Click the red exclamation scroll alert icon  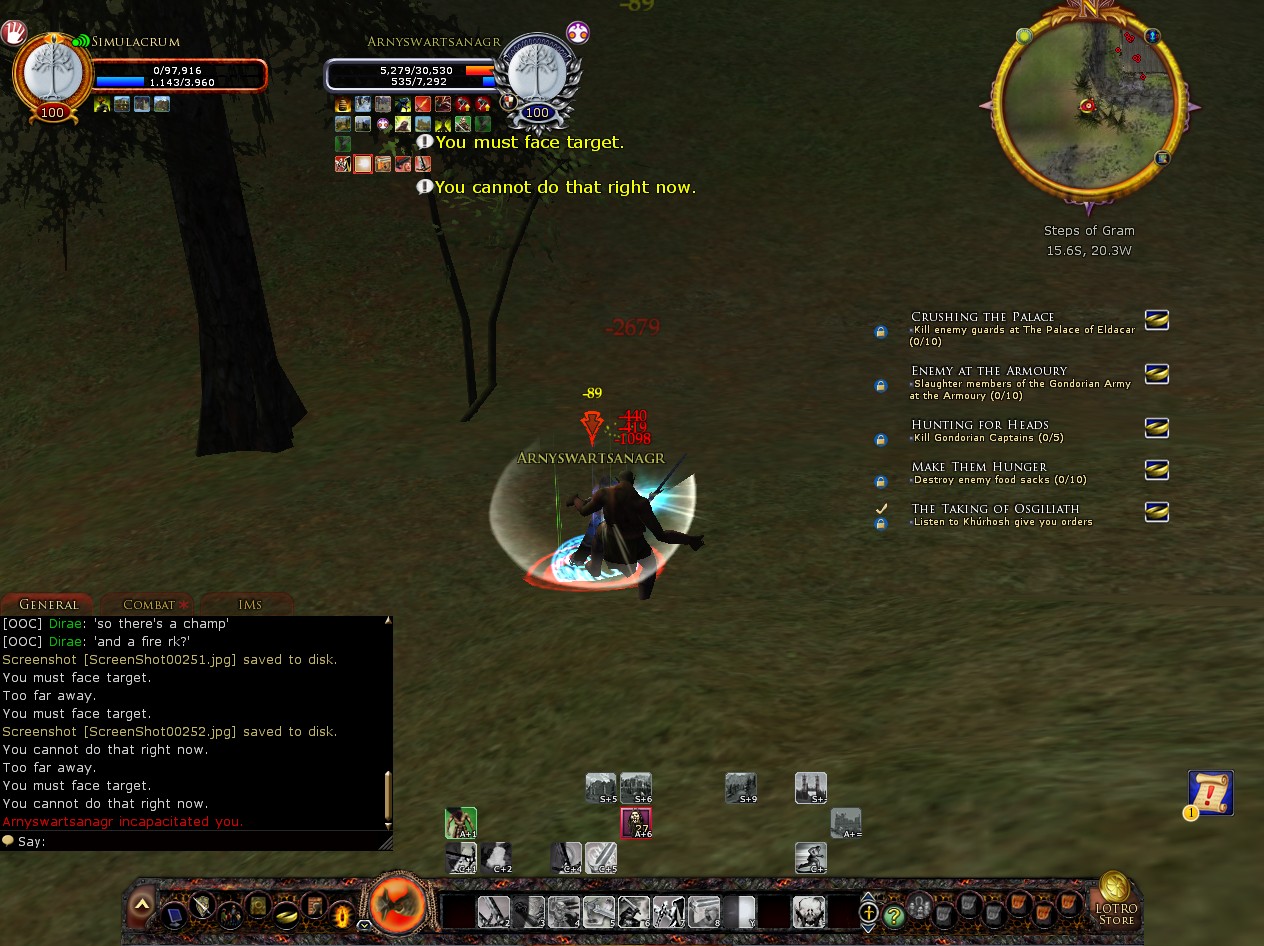1210,793
